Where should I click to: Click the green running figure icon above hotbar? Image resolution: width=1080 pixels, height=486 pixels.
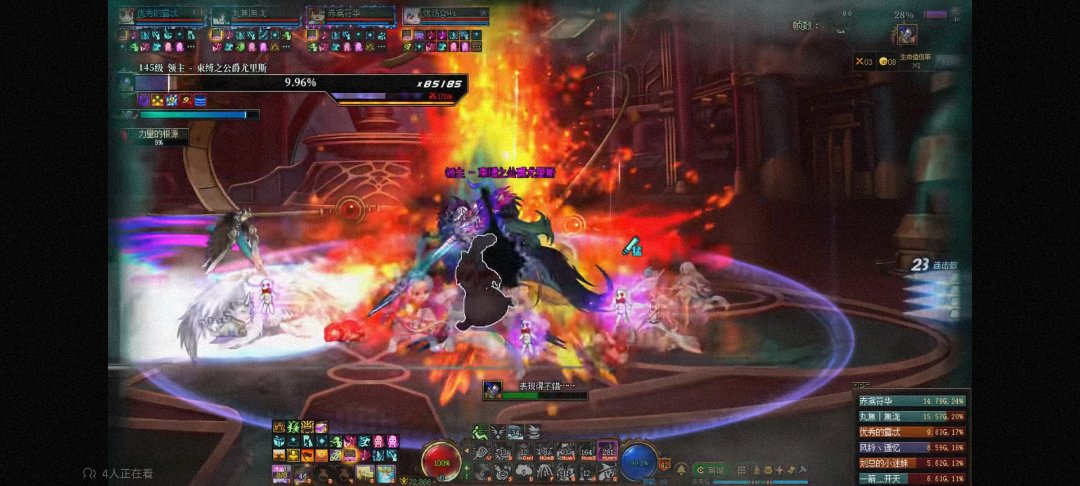pyautogui.click(x=479, y=432)
